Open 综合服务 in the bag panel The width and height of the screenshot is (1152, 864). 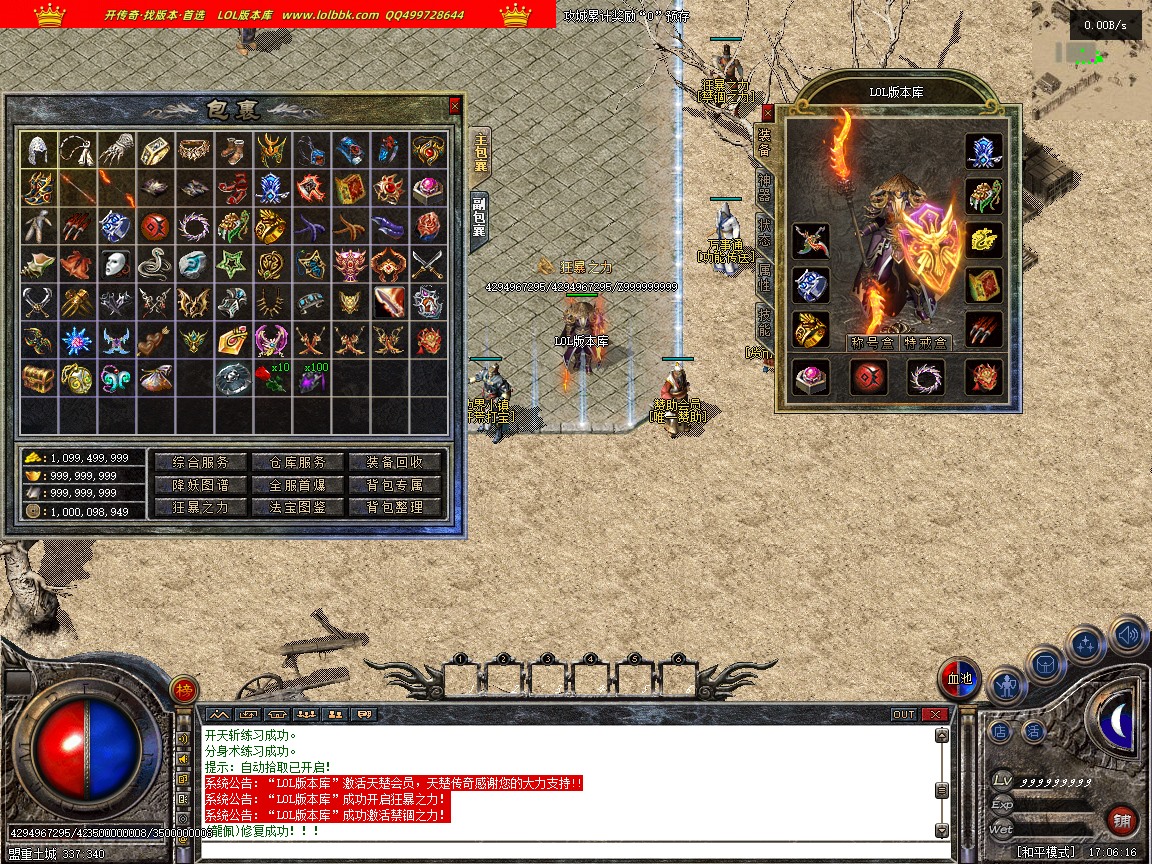click(199, 462)
